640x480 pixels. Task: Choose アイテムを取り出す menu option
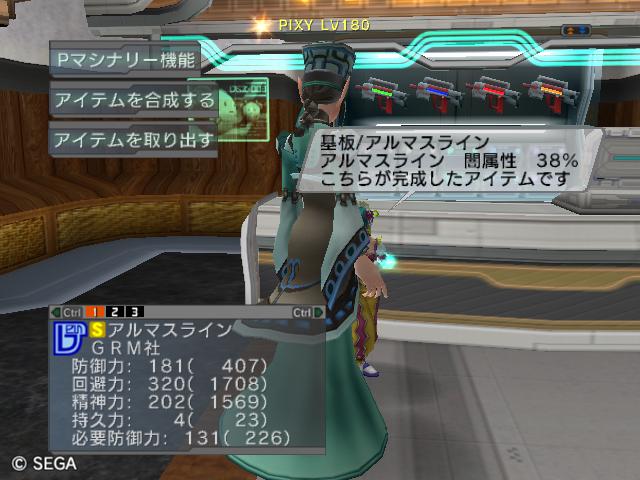134,139
